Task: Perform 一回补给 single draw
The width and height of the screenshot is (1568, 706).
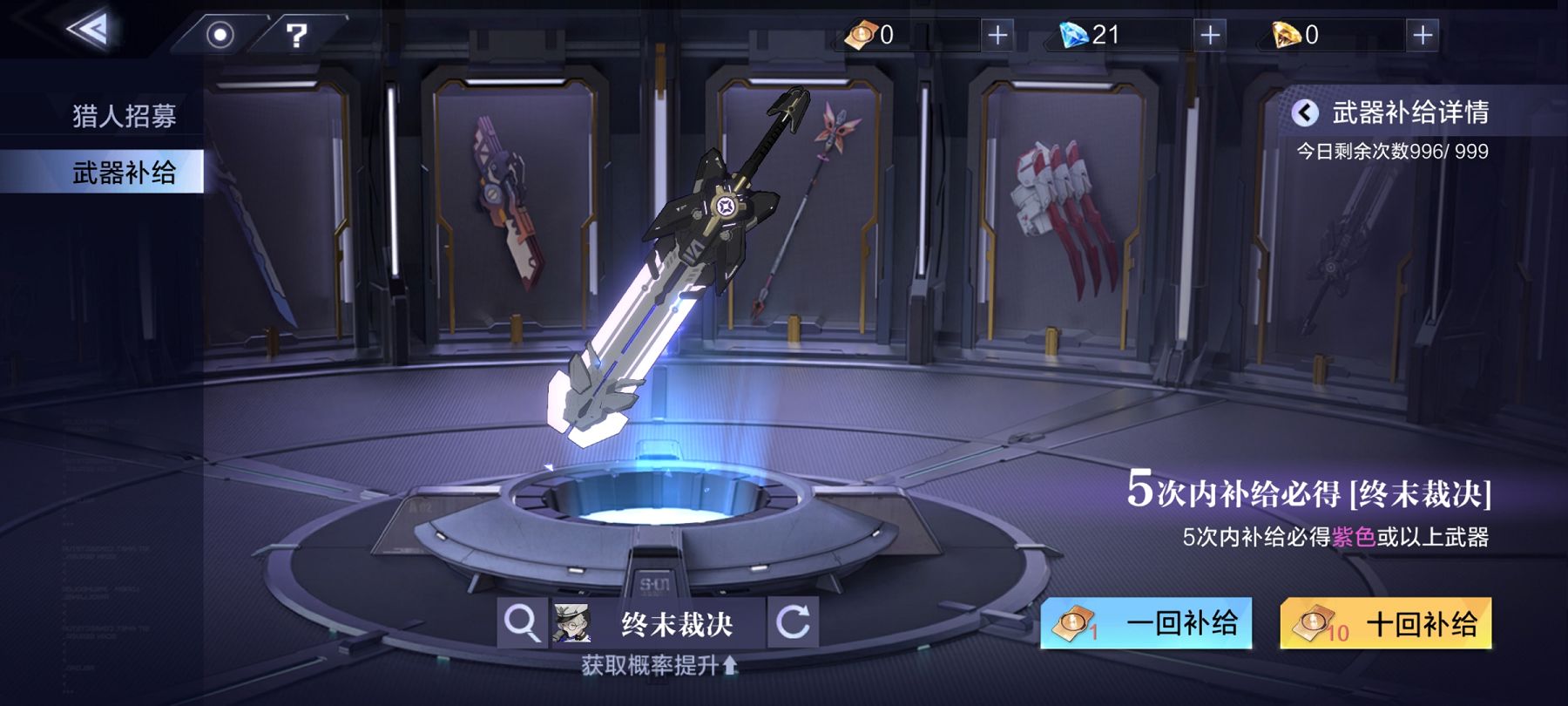Action: (x=1146, y=623)
